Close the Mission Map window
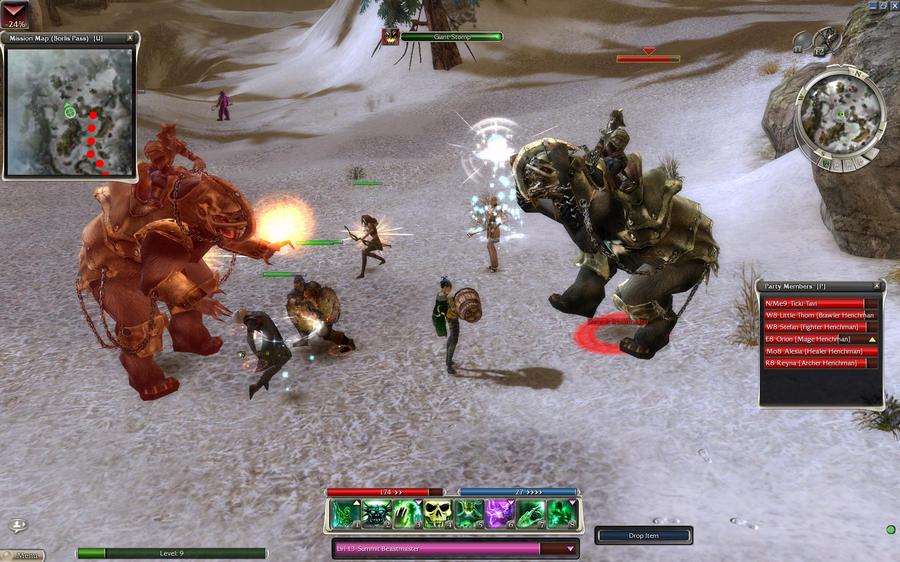The height and width of the screenshot is (562, 900). [x=130, y=38]
